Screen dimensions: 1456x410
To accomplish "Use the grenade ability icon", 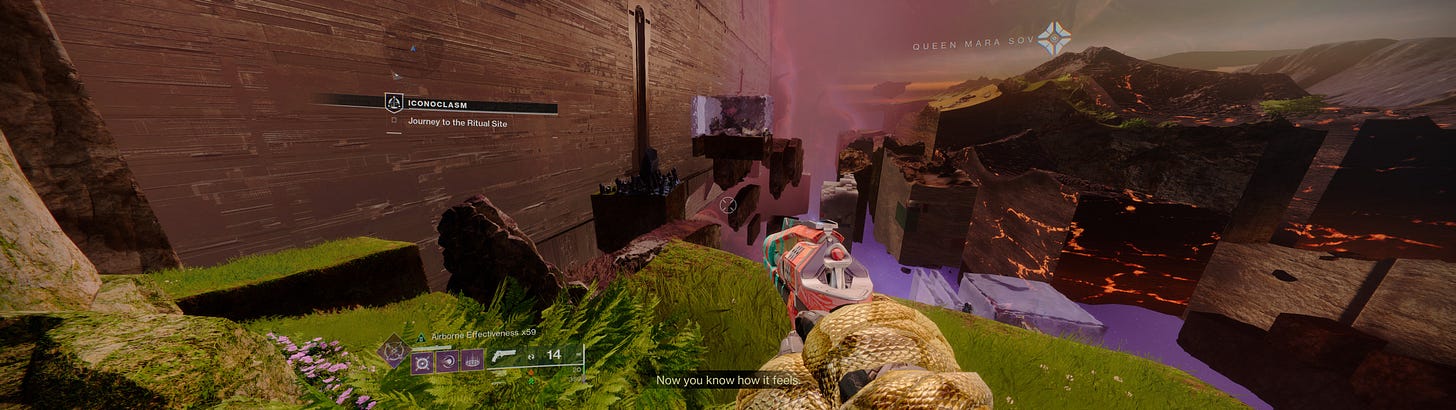I will coord(421,361).
